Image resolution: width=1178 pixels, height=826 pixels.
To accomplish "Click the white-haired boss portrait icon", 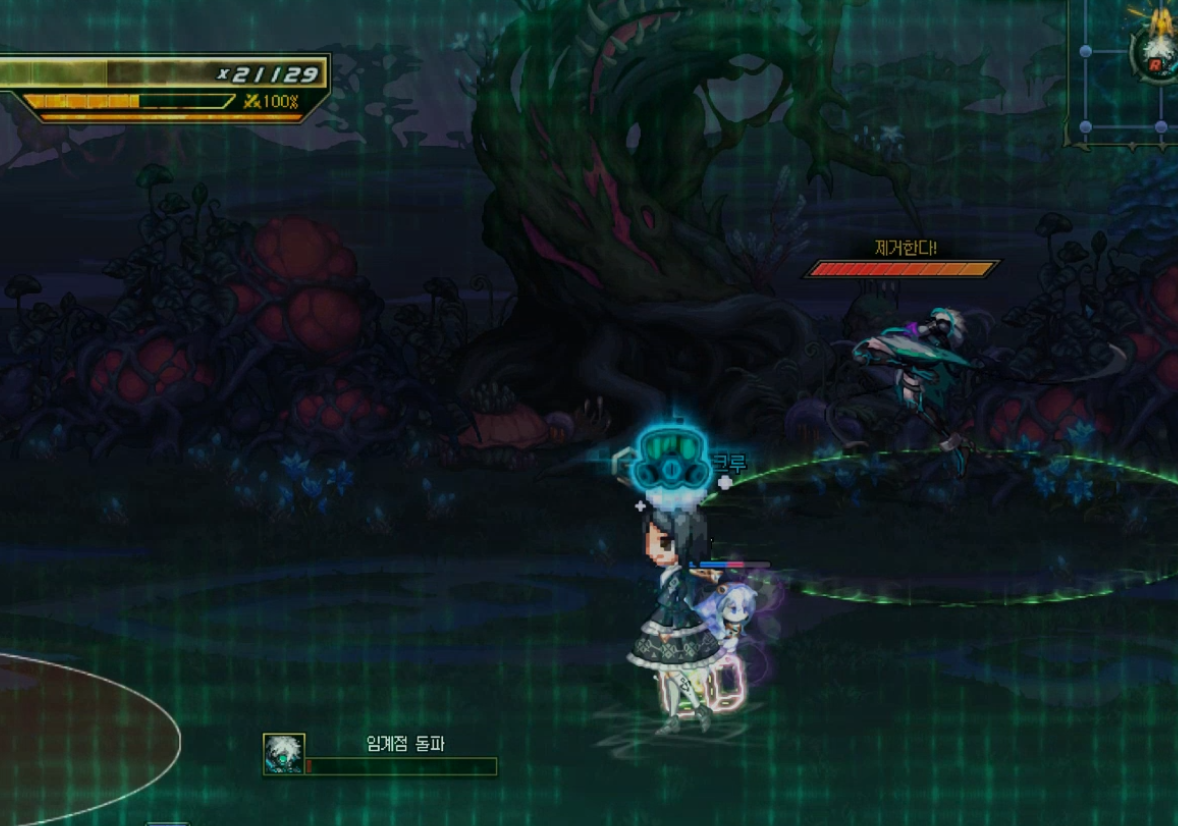I will pyautogui.click(x=284, y=754).
